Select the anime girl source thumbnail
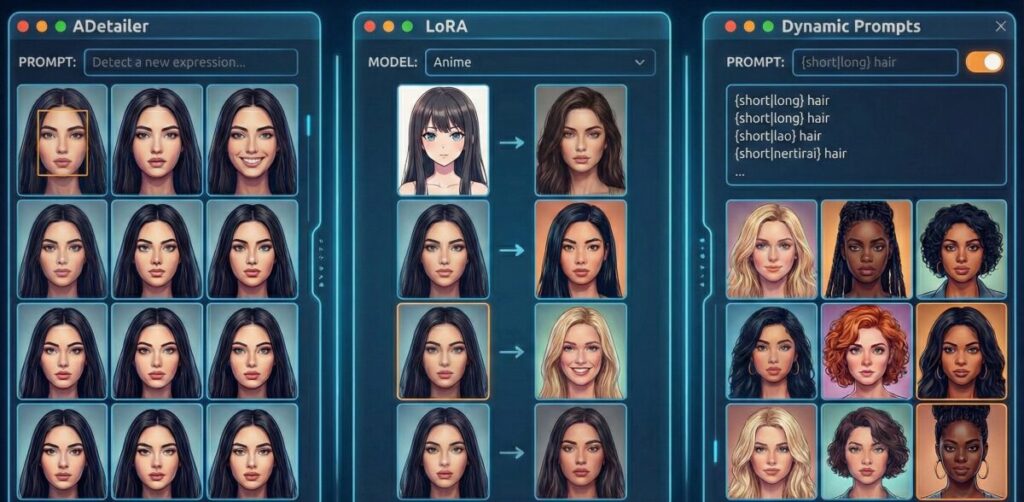The image size is (1024, 502). click(x=443, y=140)
